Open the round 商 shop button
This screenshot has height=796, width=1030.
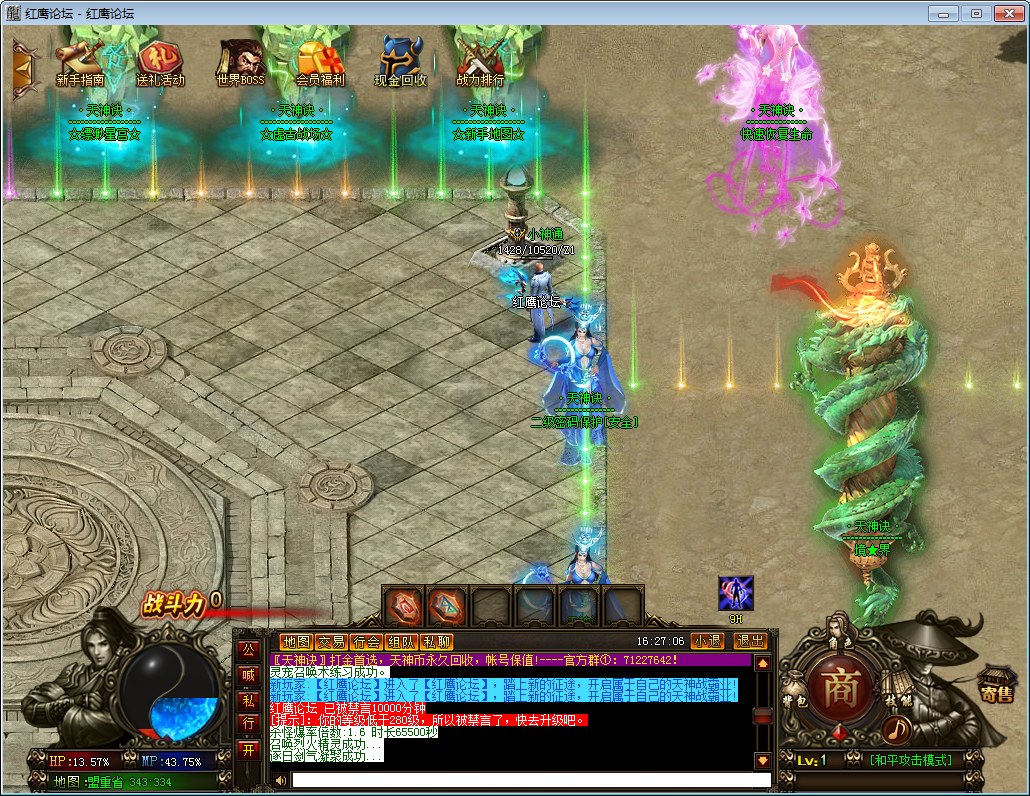[840, 688]
